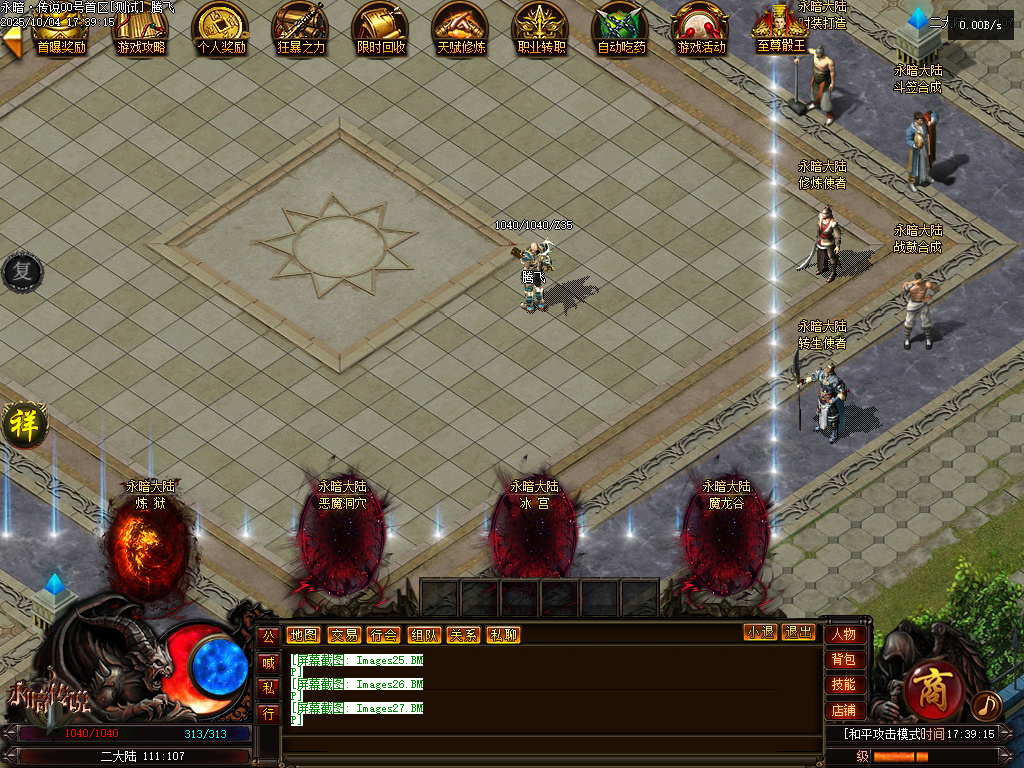Viewport: 1024px width, 768px height.
Task: Activate the 狂暴之力 icon
Action: 301,28
